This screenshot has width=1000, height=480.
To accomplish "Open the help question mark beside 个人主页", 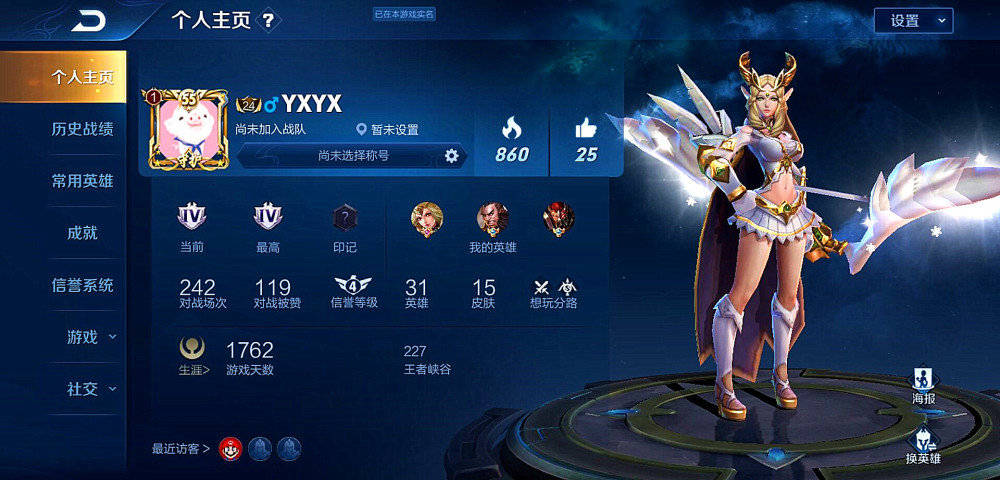I will coord(268,20).
